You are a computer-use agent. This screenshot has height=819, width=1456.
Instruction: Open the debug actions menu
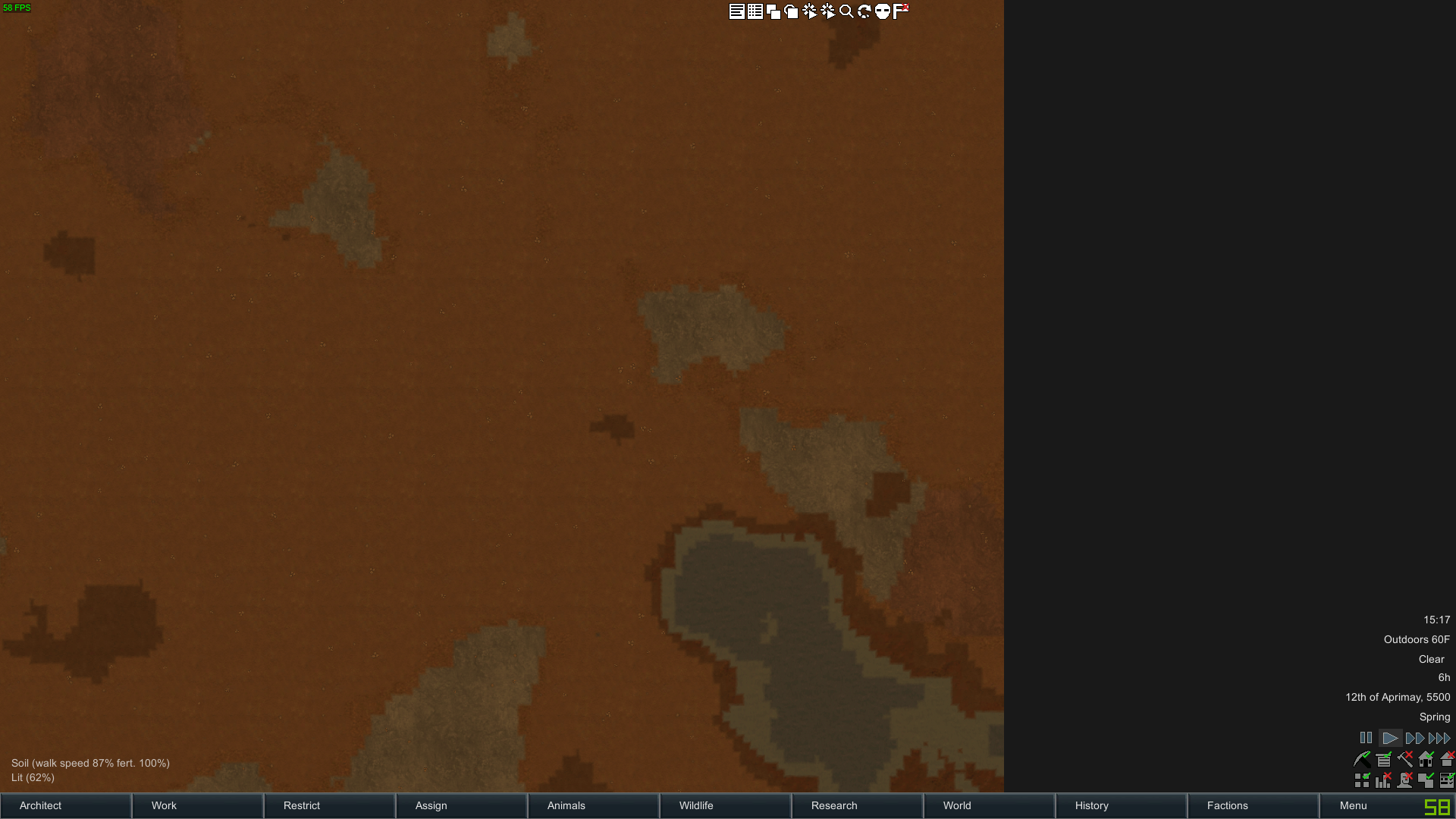tap(810, 11)
